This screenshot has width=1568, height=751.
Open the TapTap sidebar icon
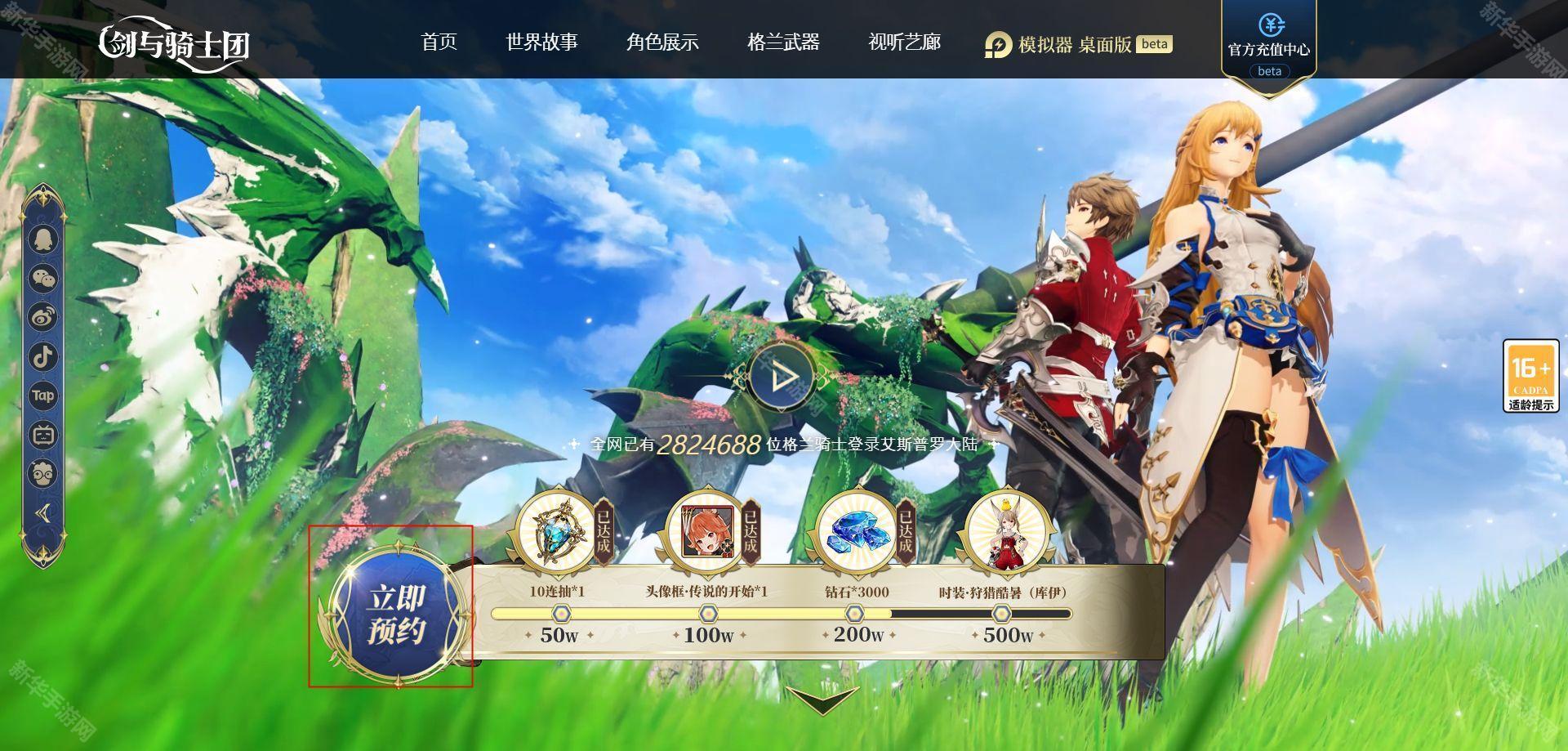43,396
